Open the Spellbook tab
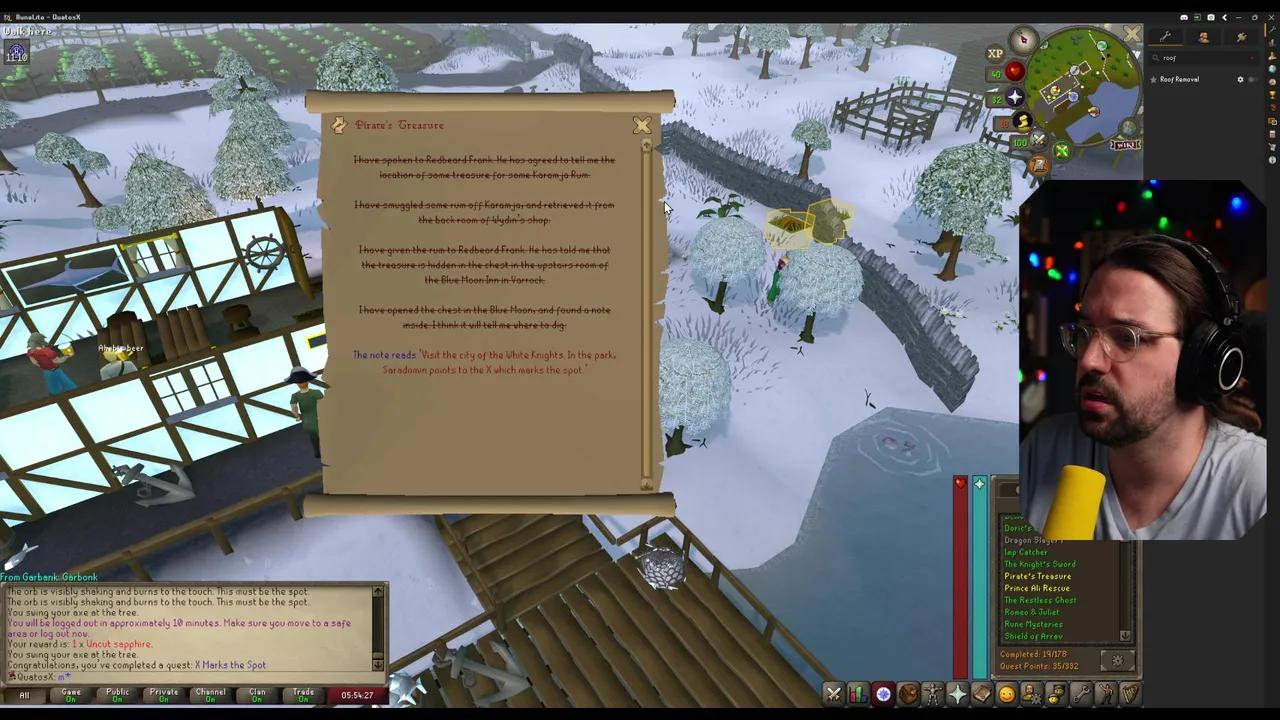 (984, 692)
